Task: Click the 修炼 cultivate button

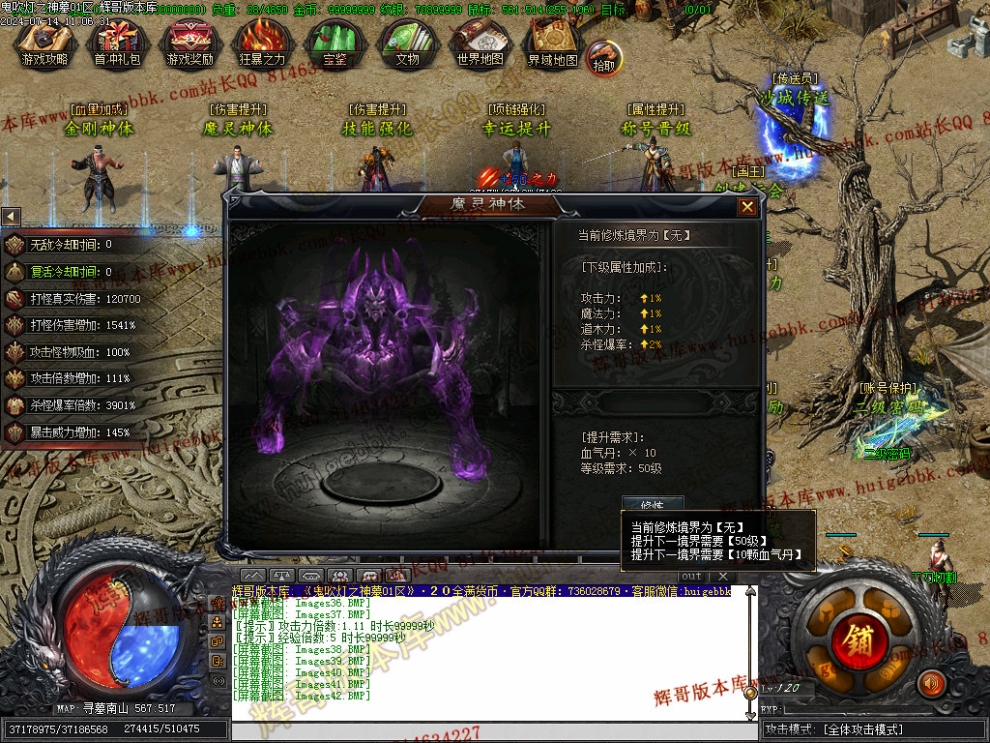Action: click(x=651, y=503)
